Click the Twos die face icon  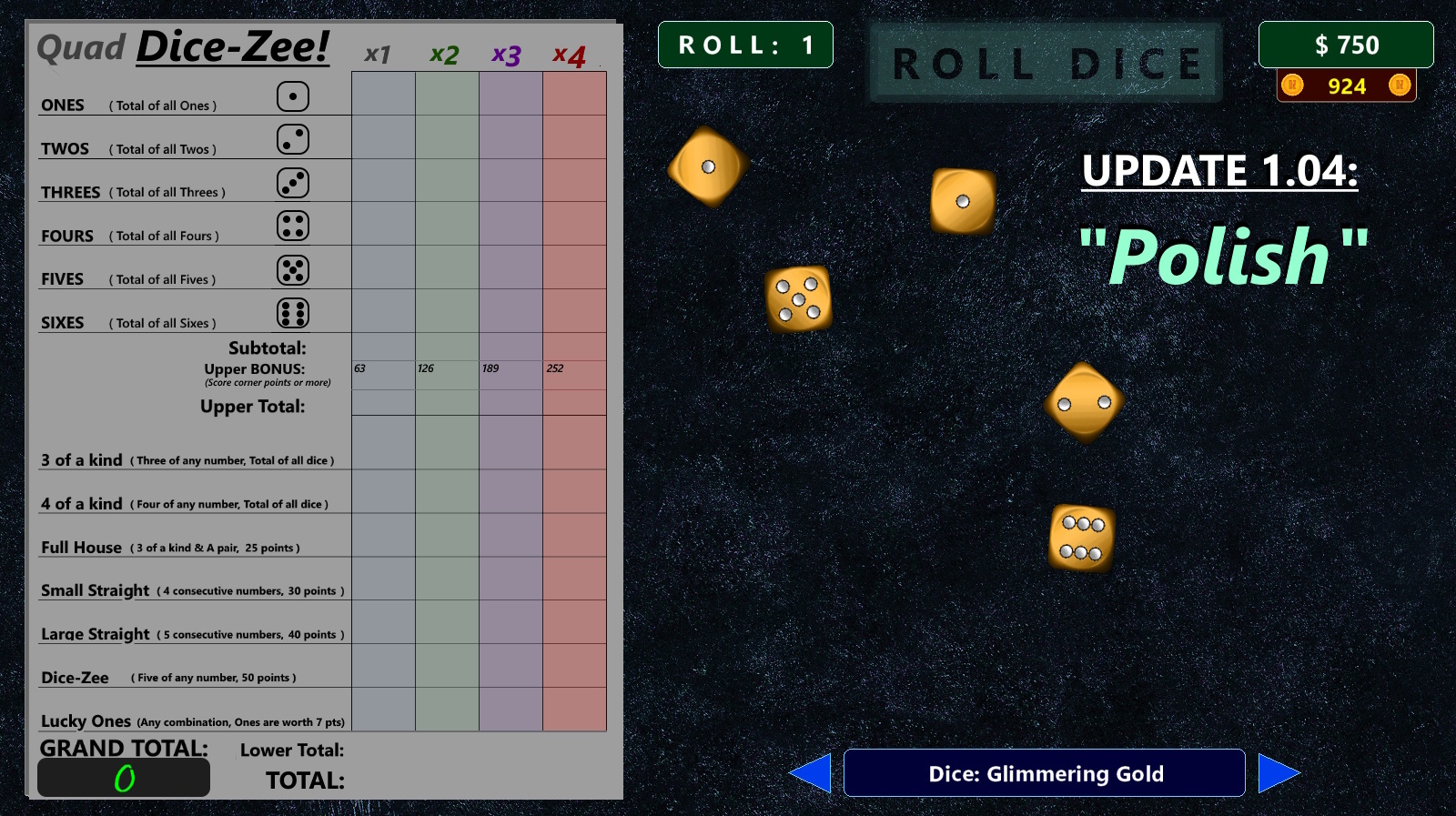[x=292, y=139]
